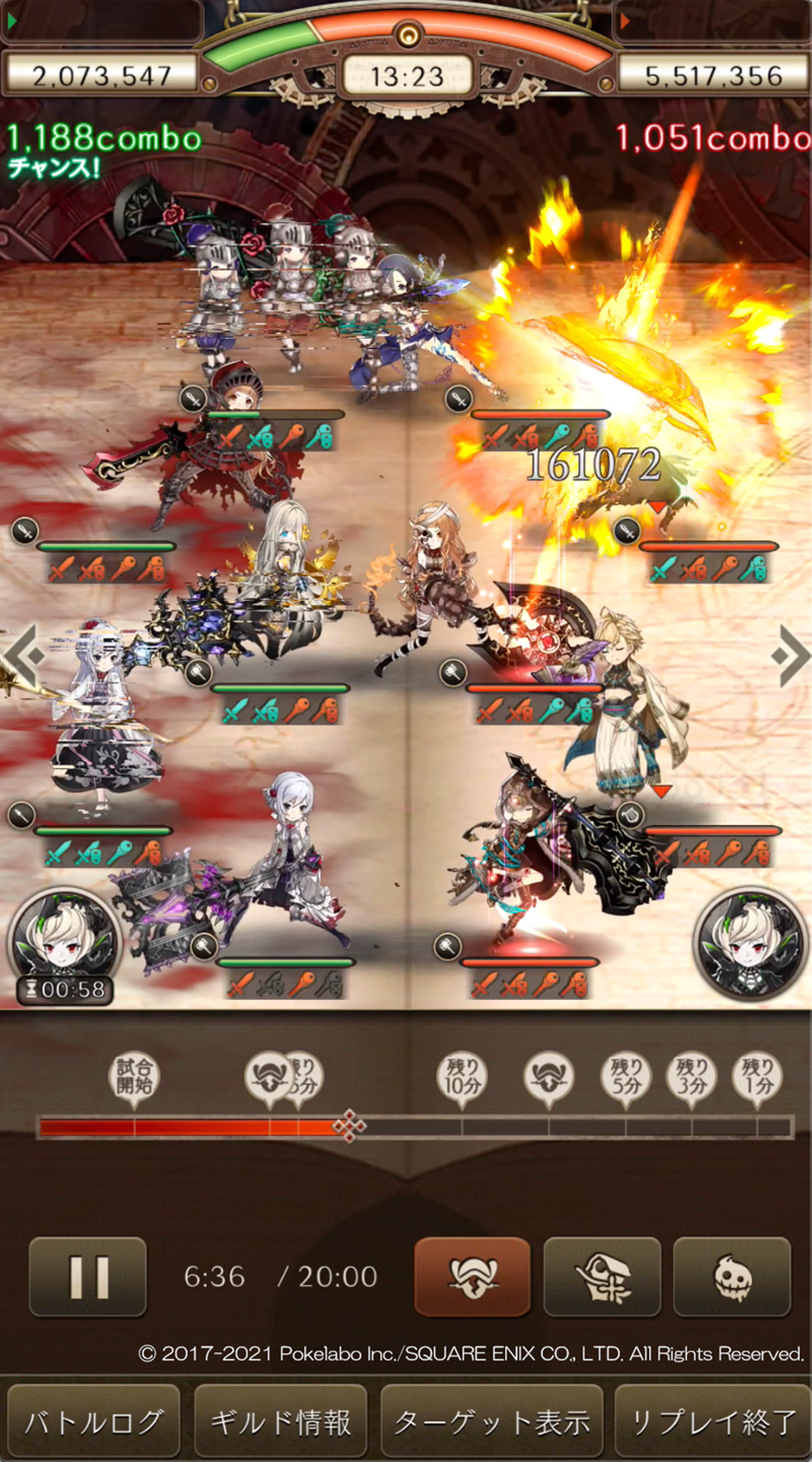
Task: Open ギルド情報 guild info
Action: point(281,1422)
